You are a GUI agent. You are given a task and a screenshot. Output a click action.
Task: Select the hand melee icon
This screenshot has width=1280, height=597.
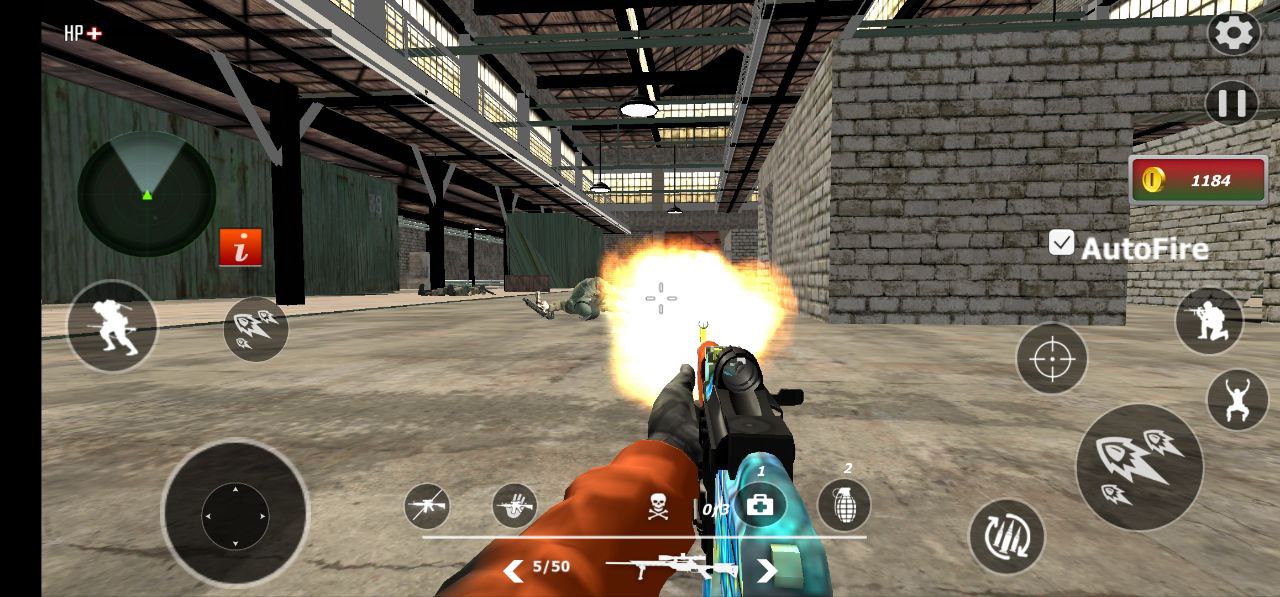click(x=515, y=506)
